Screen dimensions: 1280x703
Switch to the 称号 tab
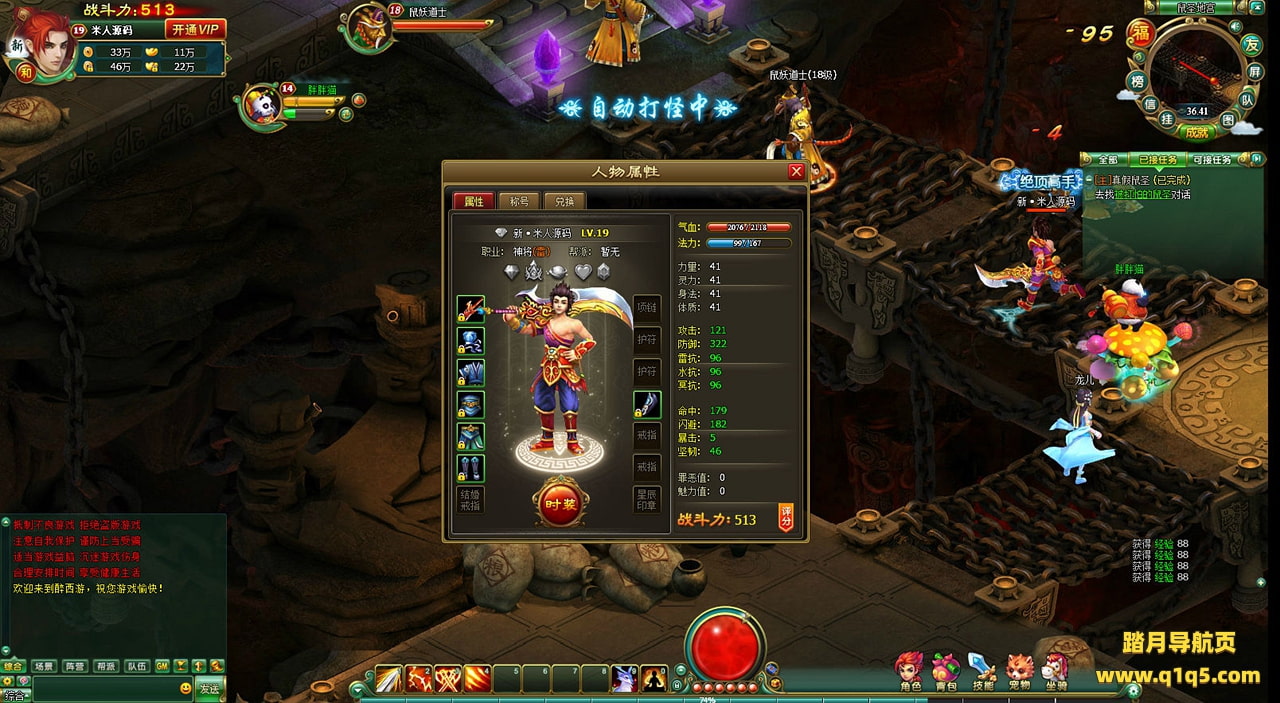click(x=518, y=201)
